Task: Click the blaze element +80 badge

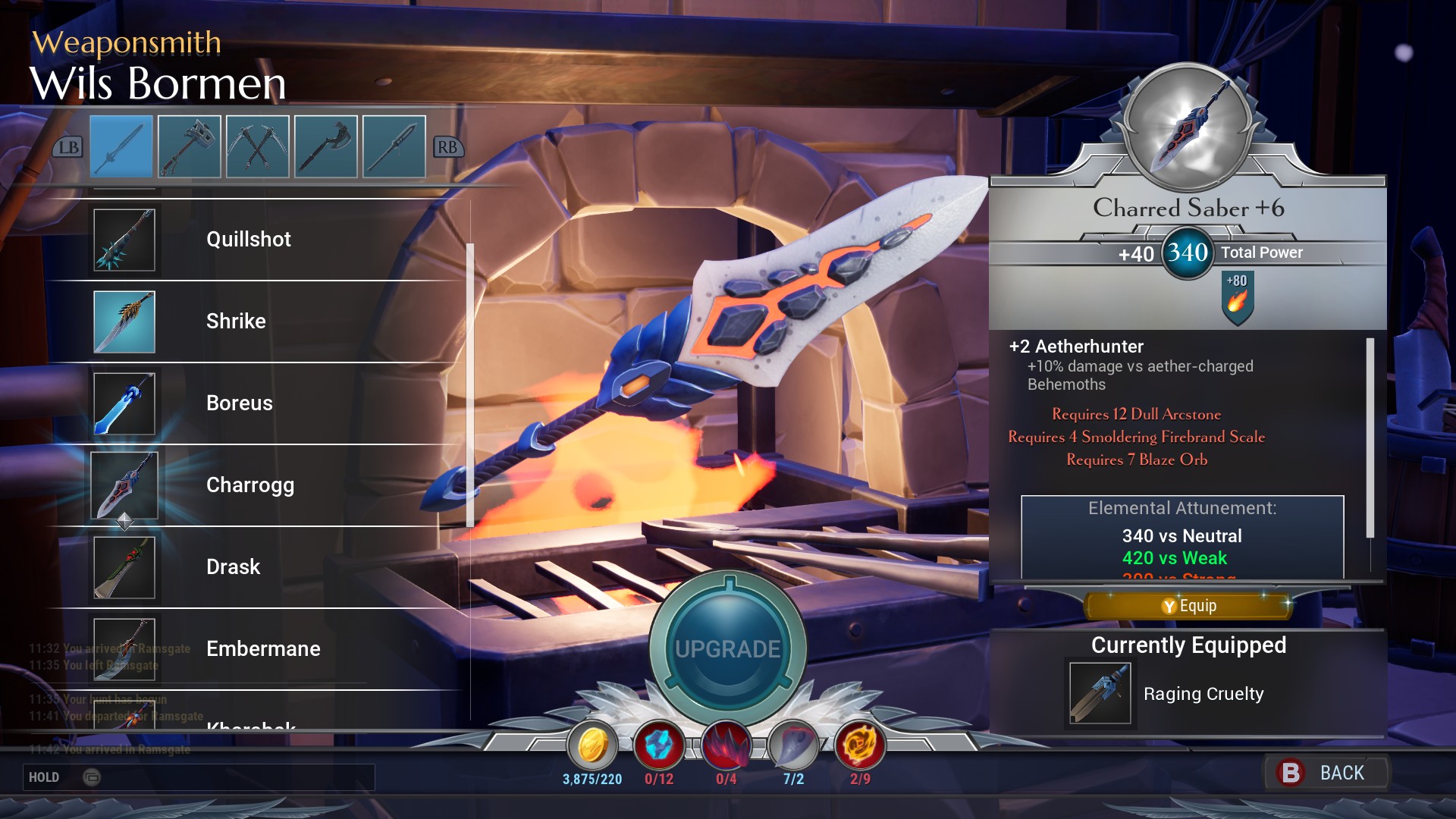Action: (x=1238, y=297)
